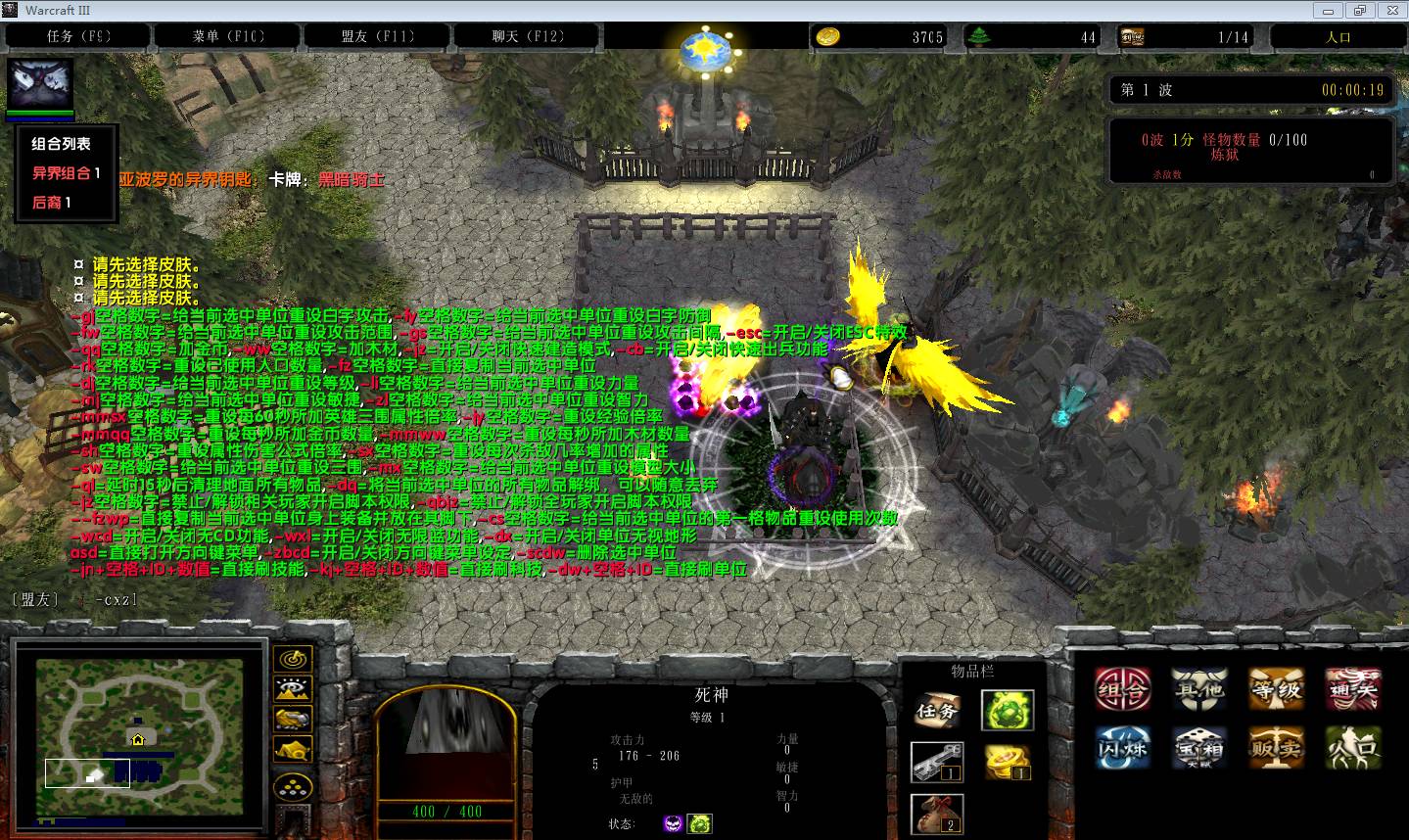
Task: Use the silver key inventory item
Action: point(937,763)
